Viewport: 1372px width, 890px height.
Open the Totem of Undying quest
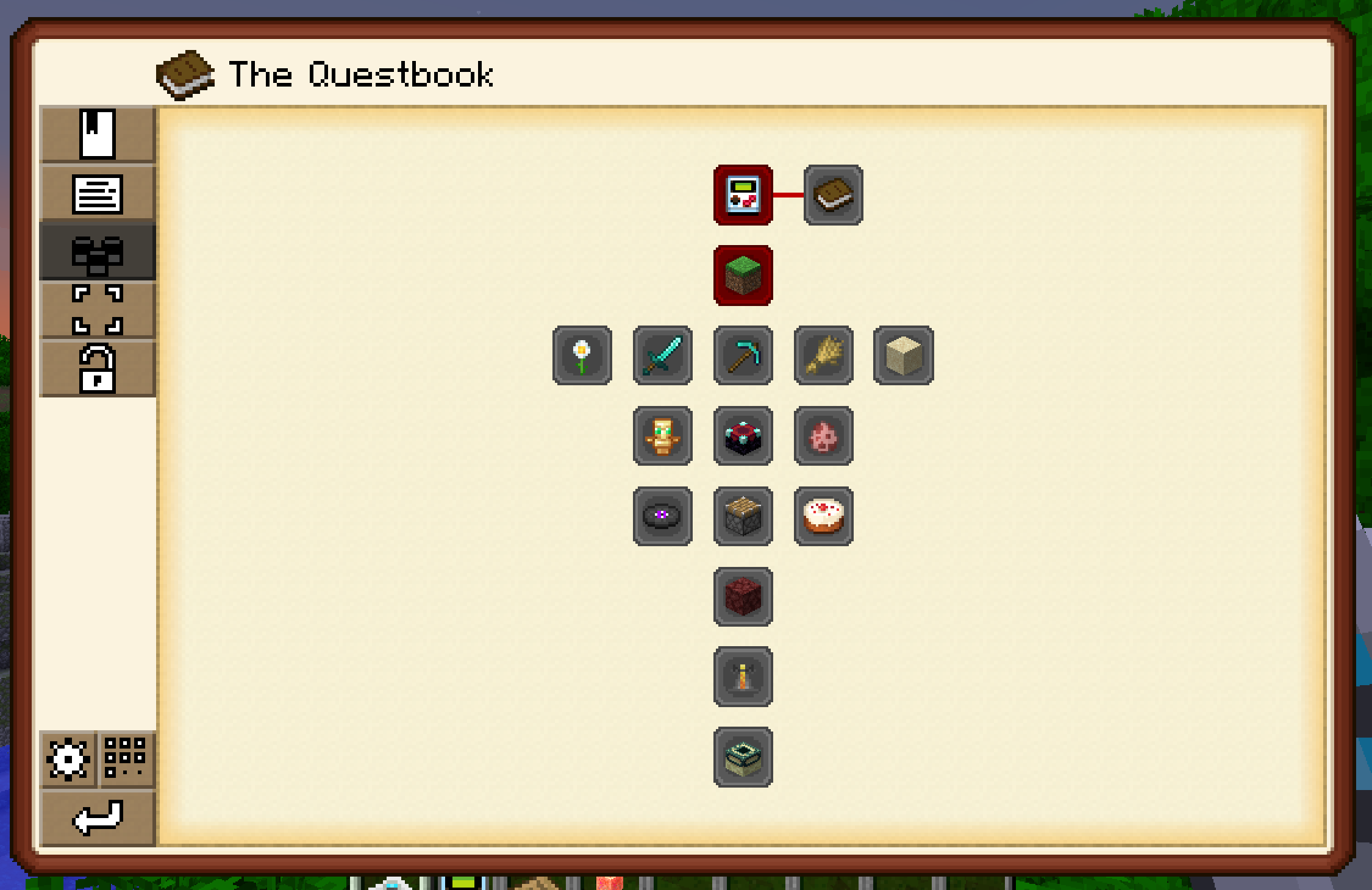[x=662, y=436]
